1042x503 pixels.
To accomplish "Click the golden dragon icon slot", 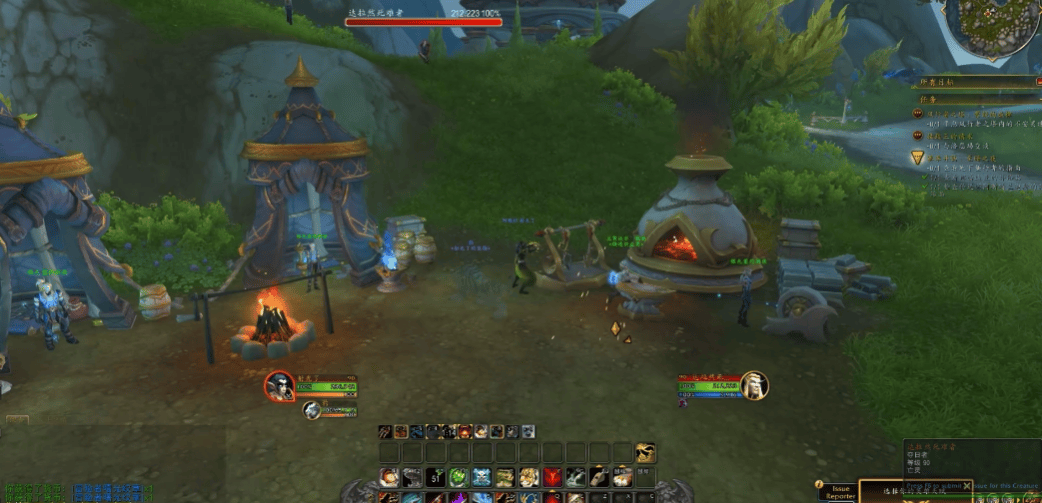I will [646, 453].
